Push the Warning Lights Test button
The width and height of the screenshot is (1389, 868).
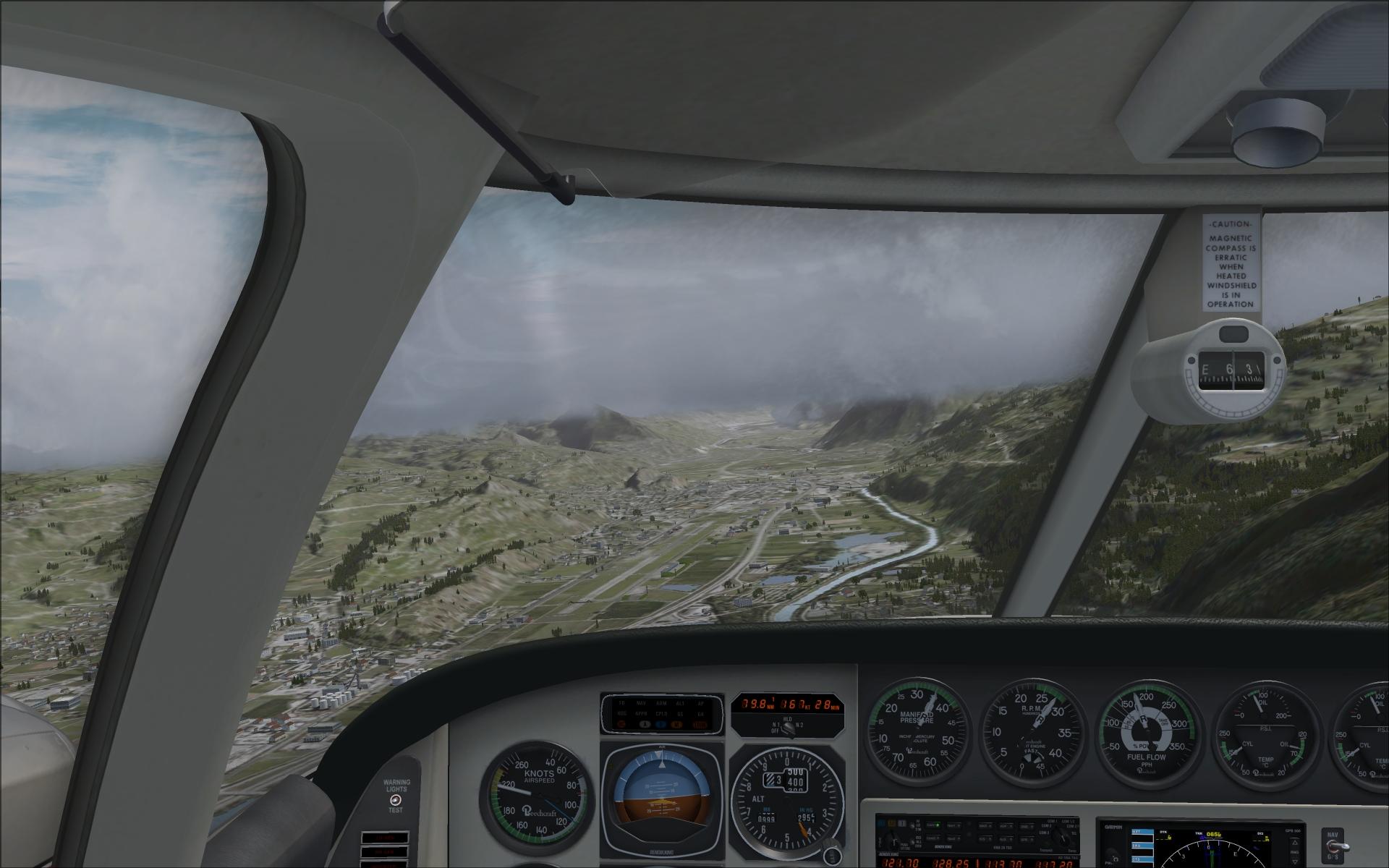[x=395, y=800]
